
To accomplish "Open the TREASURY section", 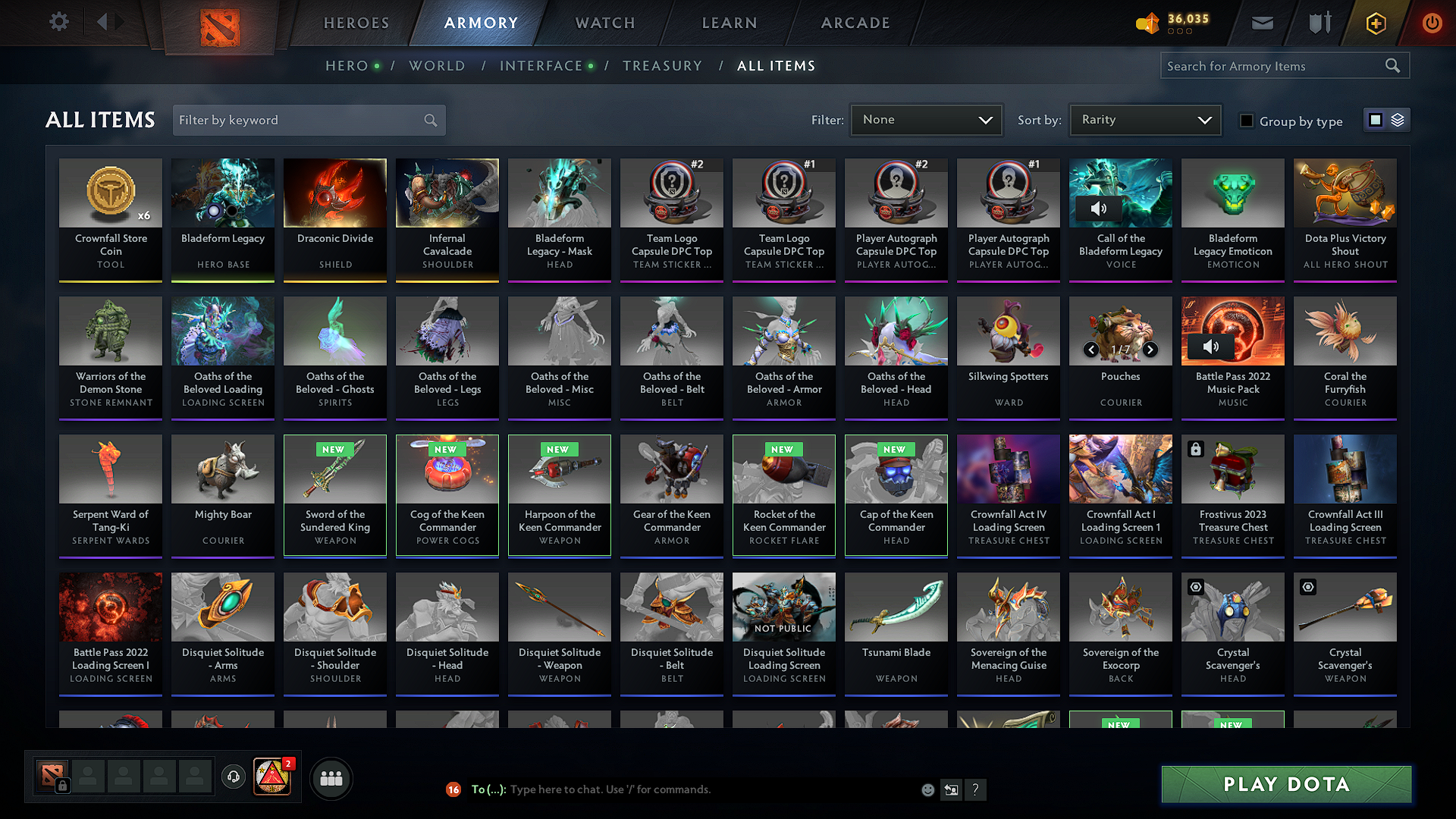I will [x=662, y=65].
